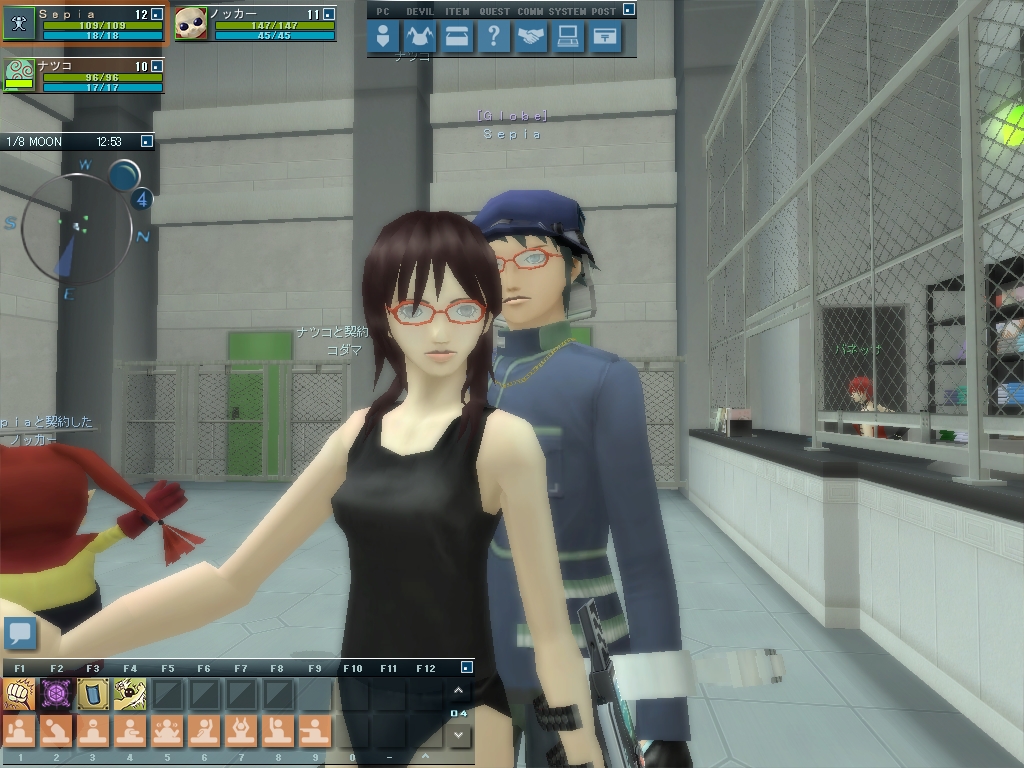
Task: Minimize the moon phase clock panel
Action: click(x=147, y=142)
